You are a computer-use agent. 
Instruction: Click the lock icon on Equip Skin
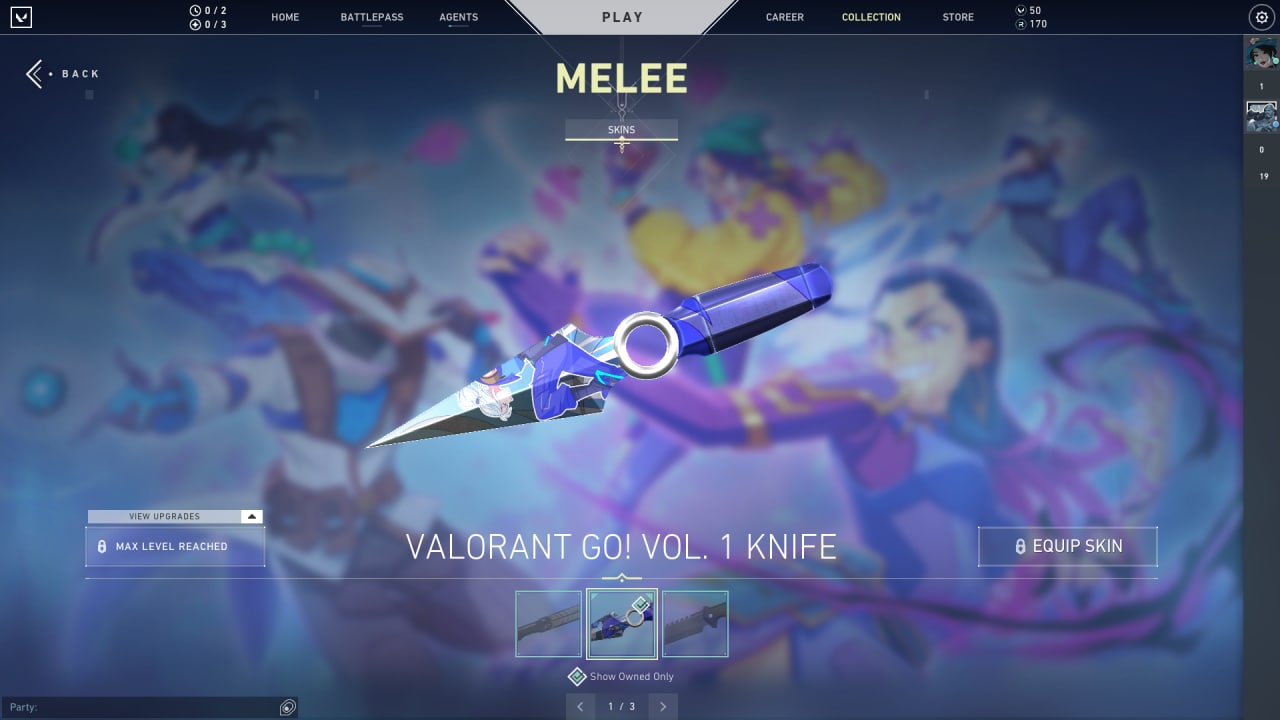[1022, 546]
